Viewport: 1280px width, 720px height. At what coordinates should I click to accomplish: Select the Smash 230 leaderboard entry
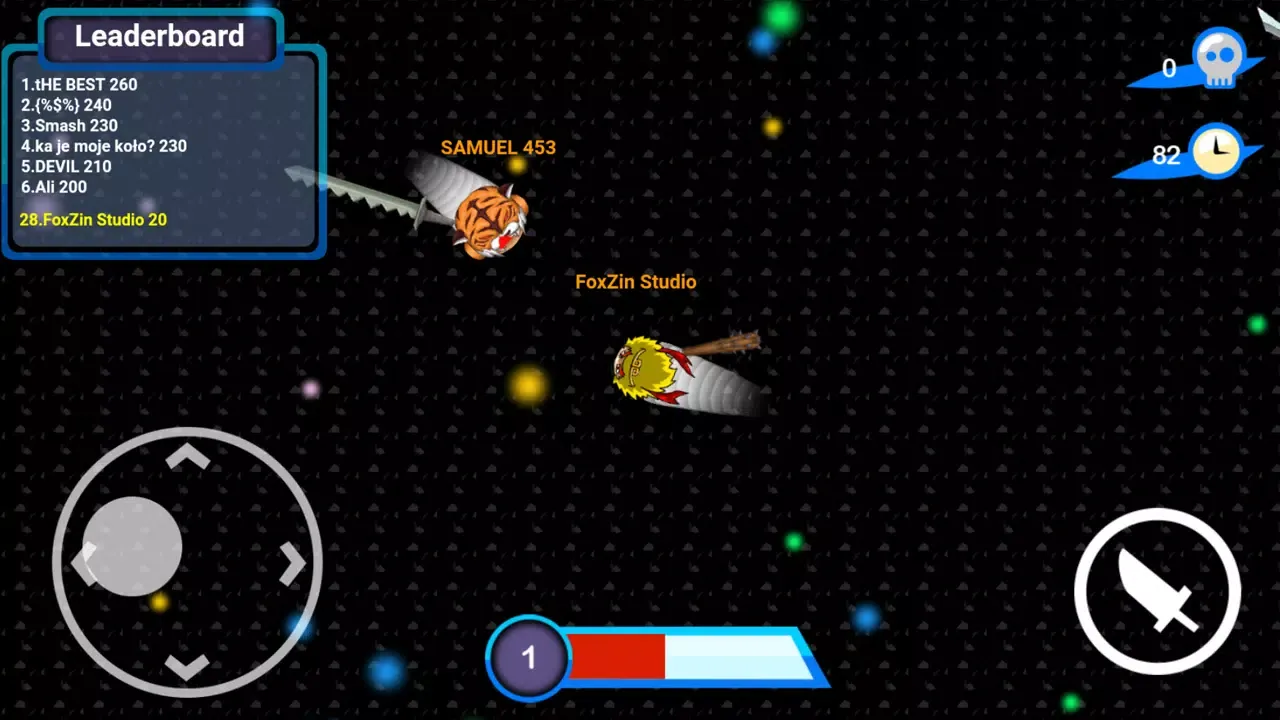[x=69, y=125]
